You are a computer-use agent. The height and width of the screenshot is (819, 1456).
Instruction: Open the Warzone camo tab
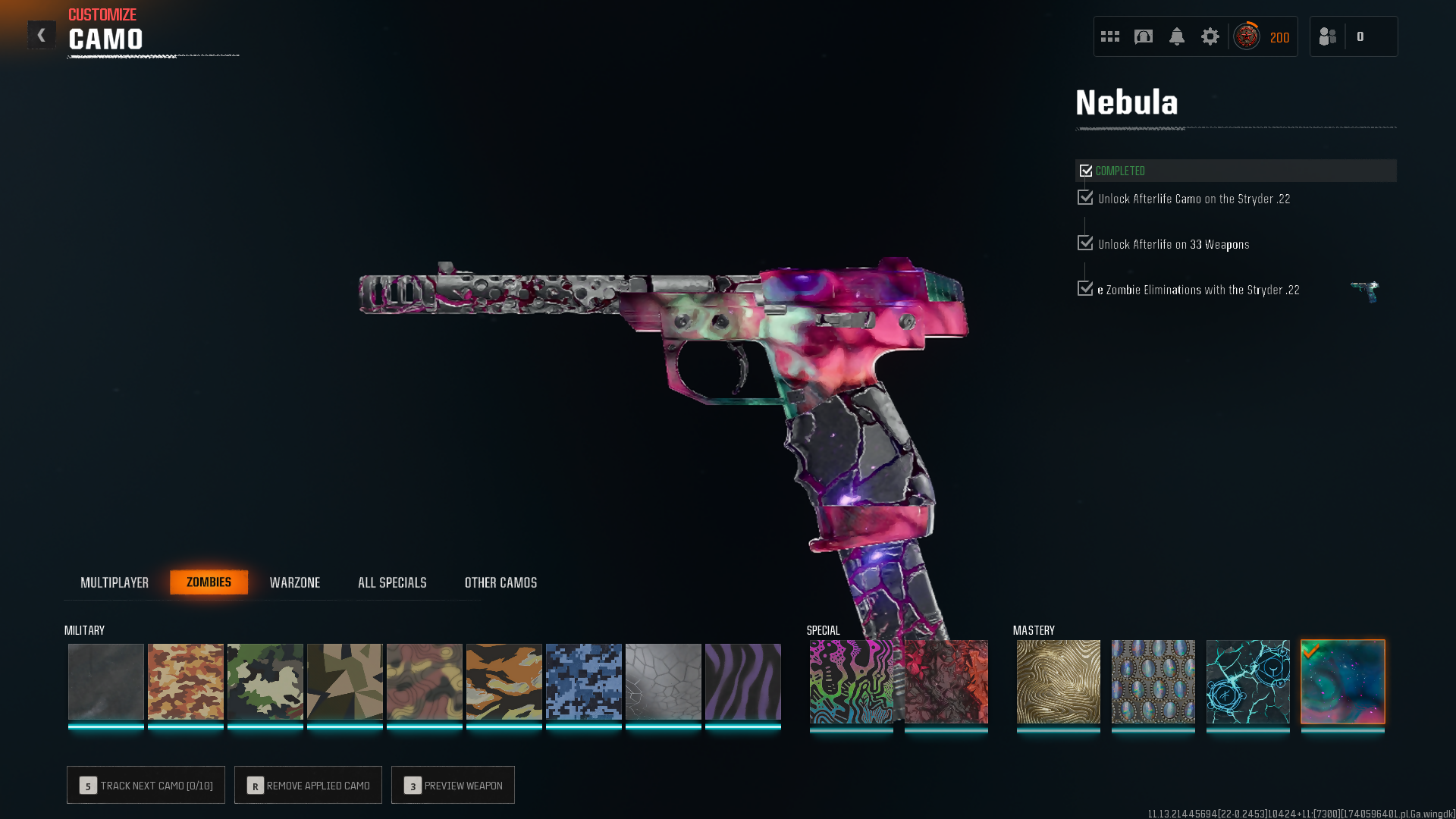coord(295,582)
